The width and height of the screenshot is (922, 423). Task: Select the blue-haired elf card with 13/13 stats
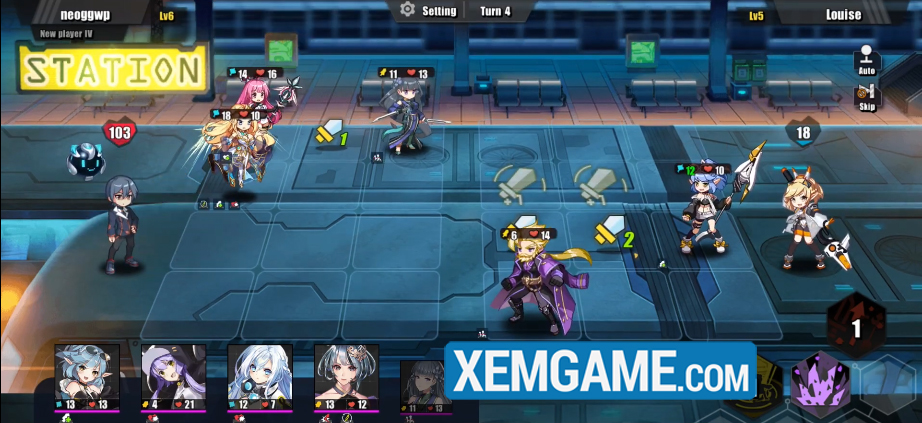point(87,374)
